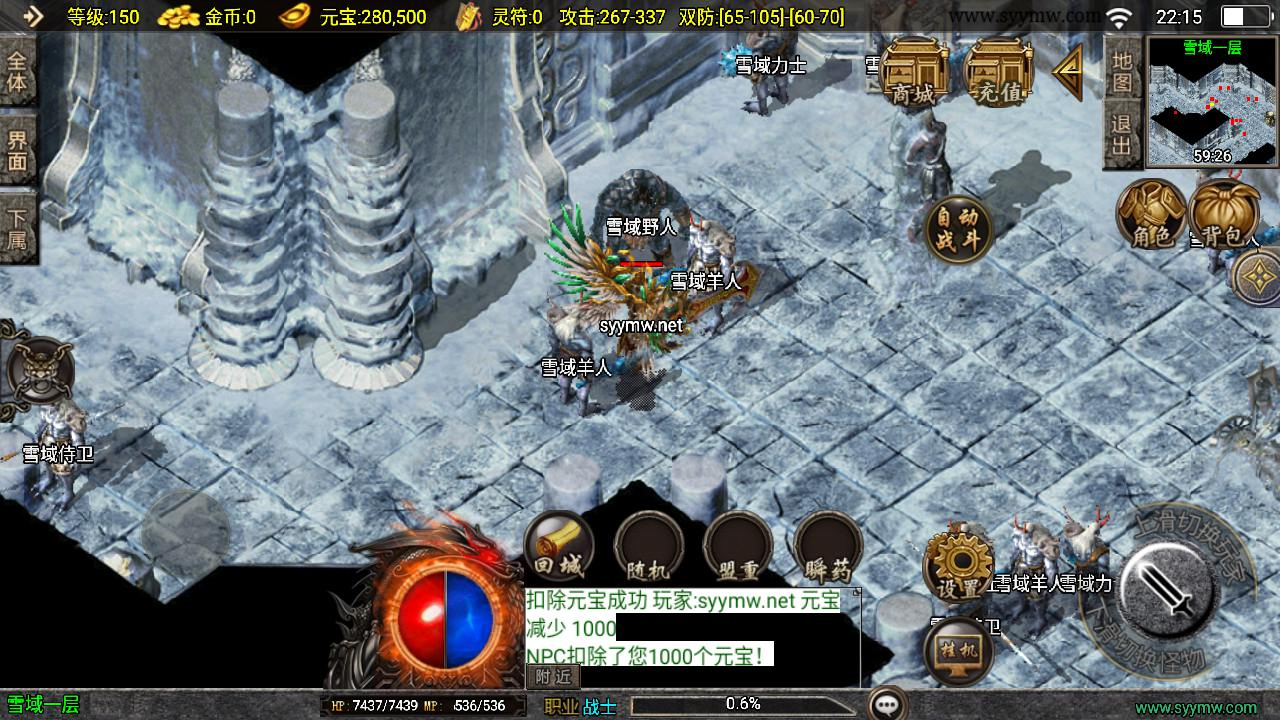Open the 商城 shop
Image resolution: width=1280 pixels, height=720 pixels.
click(x=914, y=74)
